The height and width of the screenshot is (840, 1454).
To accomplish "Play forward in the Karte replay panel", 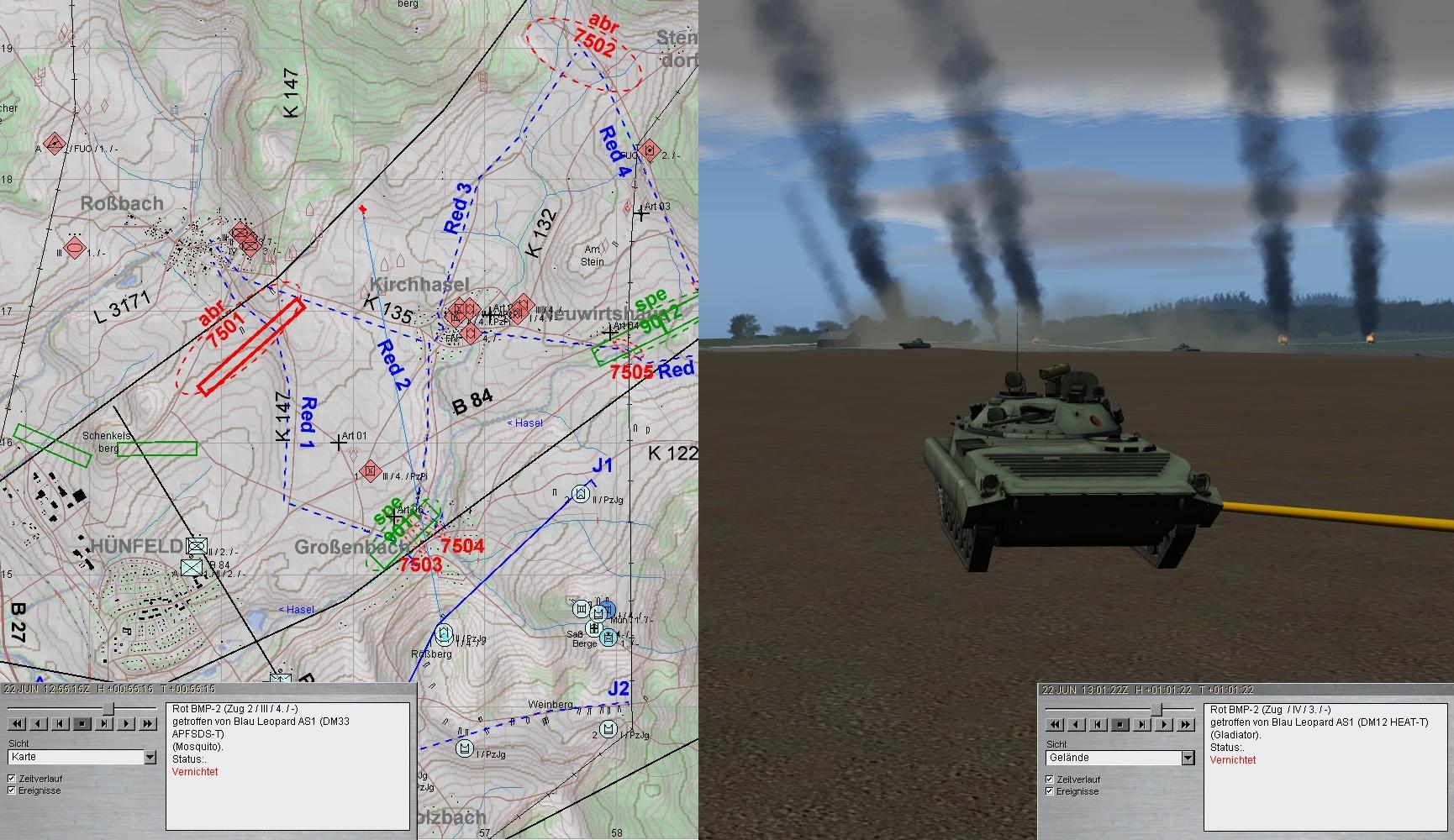I will coord(126,723).
